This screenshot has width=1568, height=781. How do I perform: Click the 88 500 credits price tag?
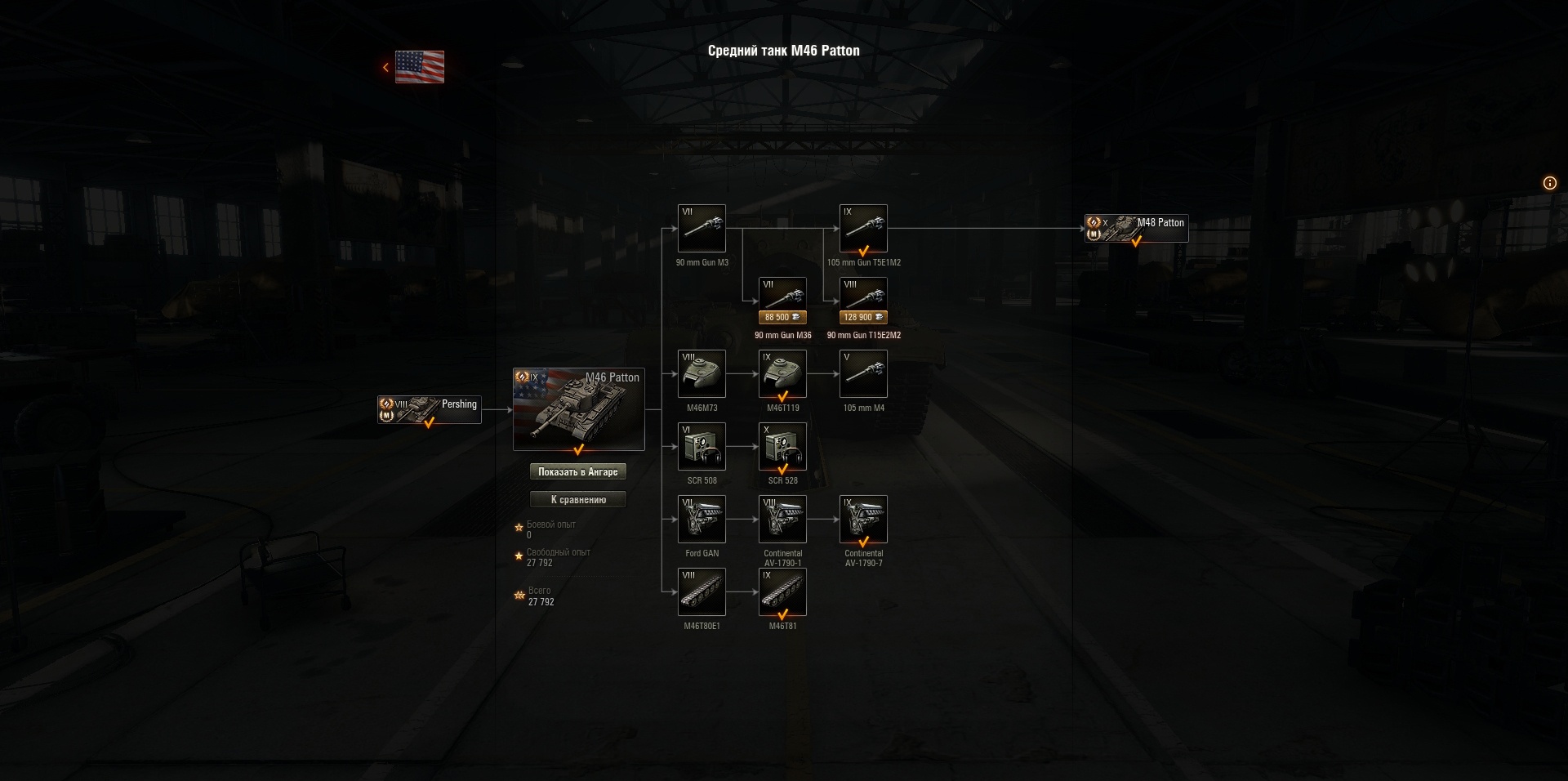tap(782, 317)
